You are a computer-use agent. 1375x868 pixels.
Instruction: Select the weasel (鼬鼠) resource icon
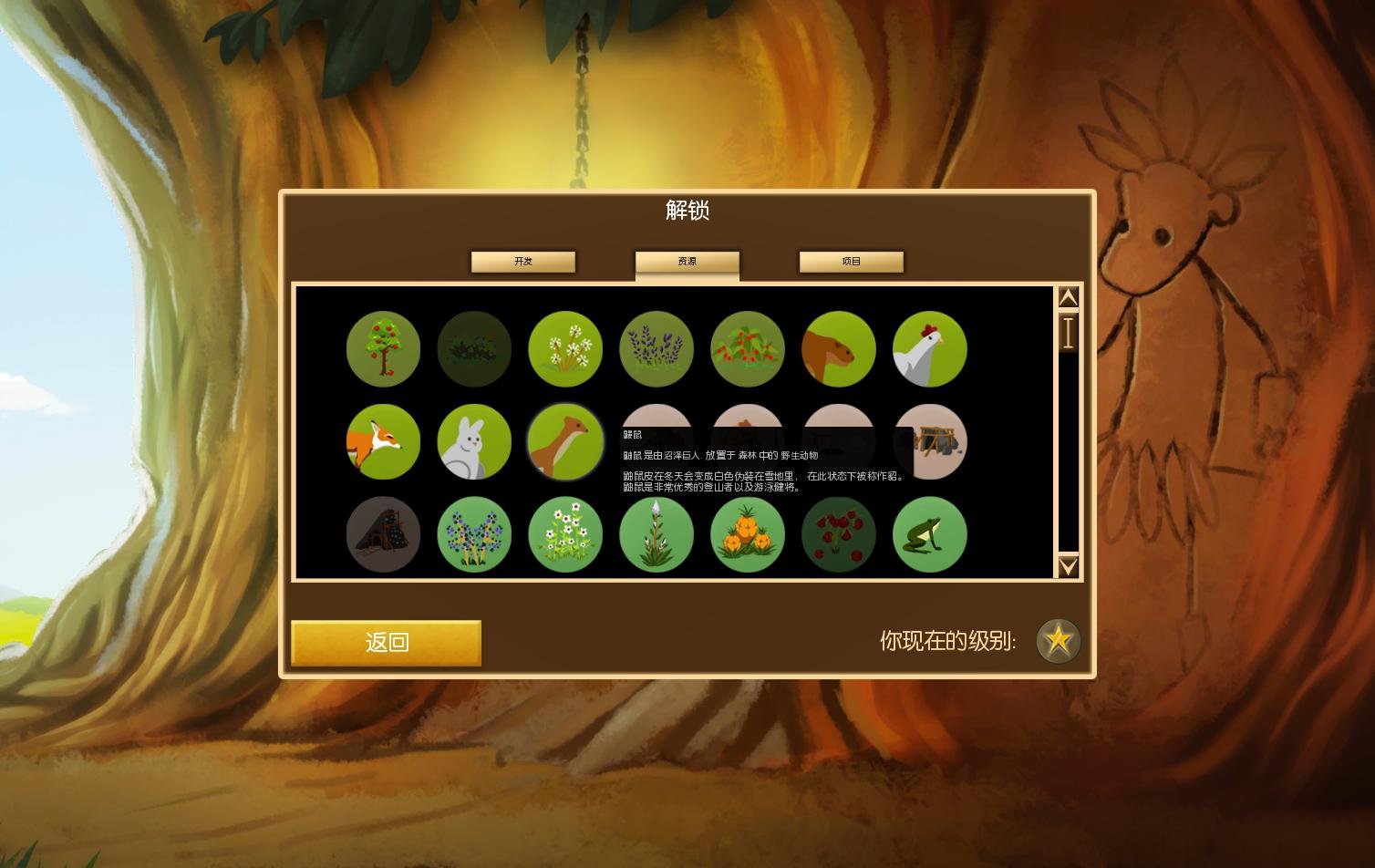(565, 442)
